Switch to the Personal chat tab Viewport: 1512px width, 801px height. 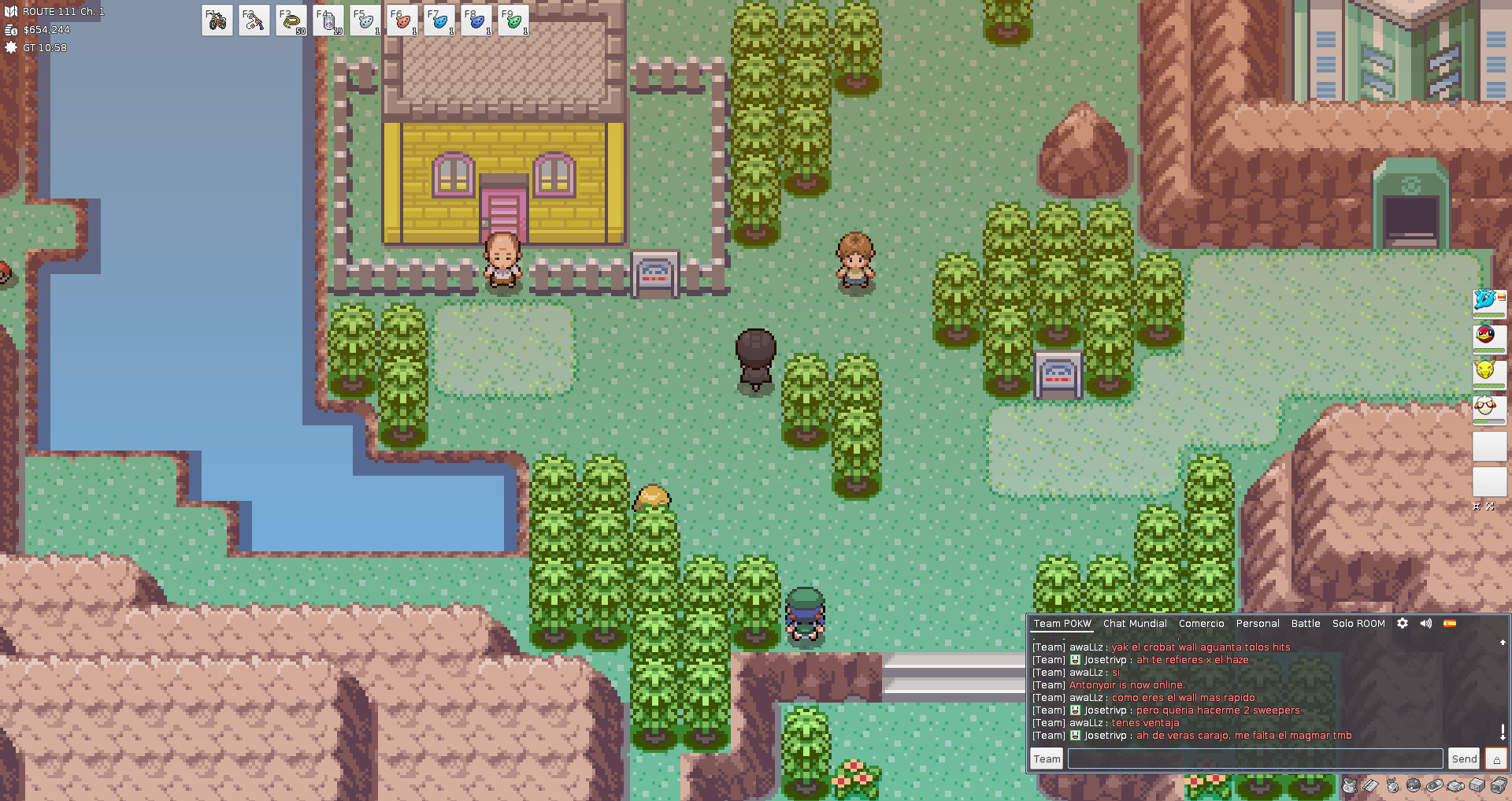point(1258,624)
